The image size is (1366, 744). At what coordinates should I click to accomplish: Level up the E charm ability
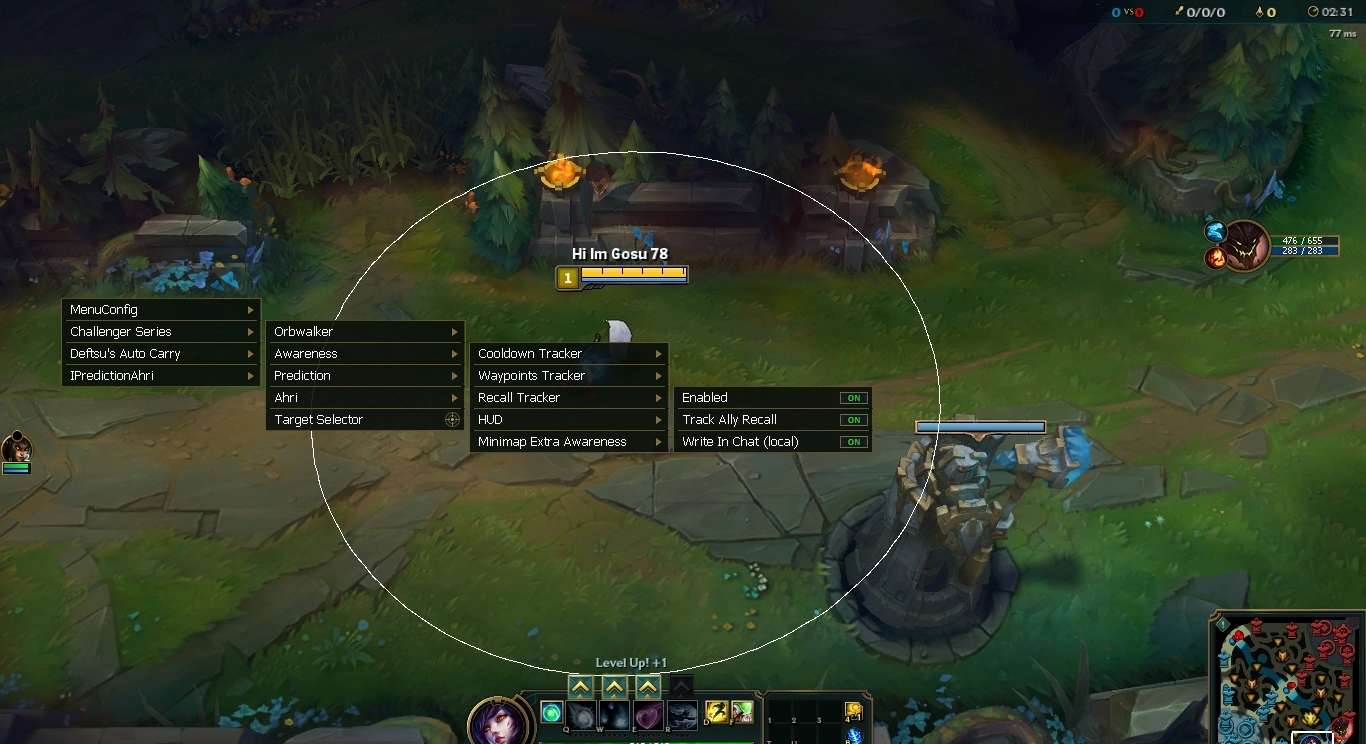point(648,687)
